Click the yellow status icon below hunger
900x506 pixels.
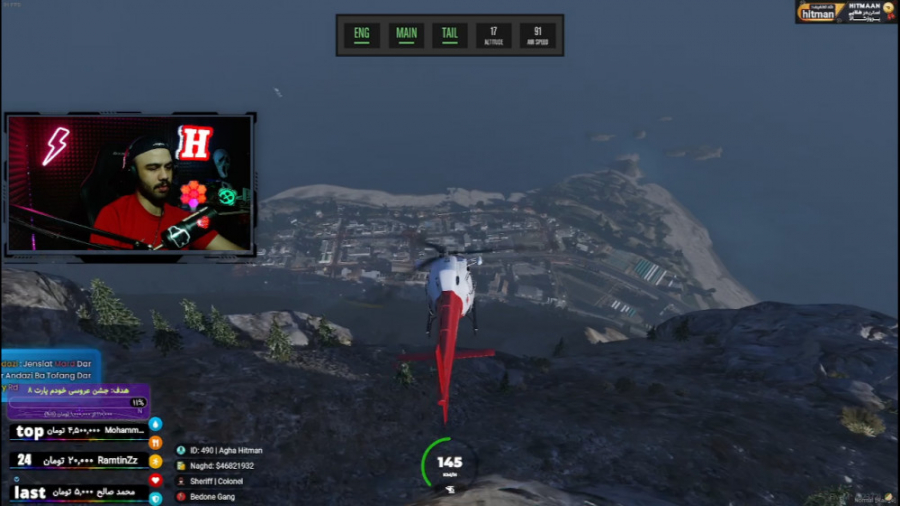[x=155, y=461]
